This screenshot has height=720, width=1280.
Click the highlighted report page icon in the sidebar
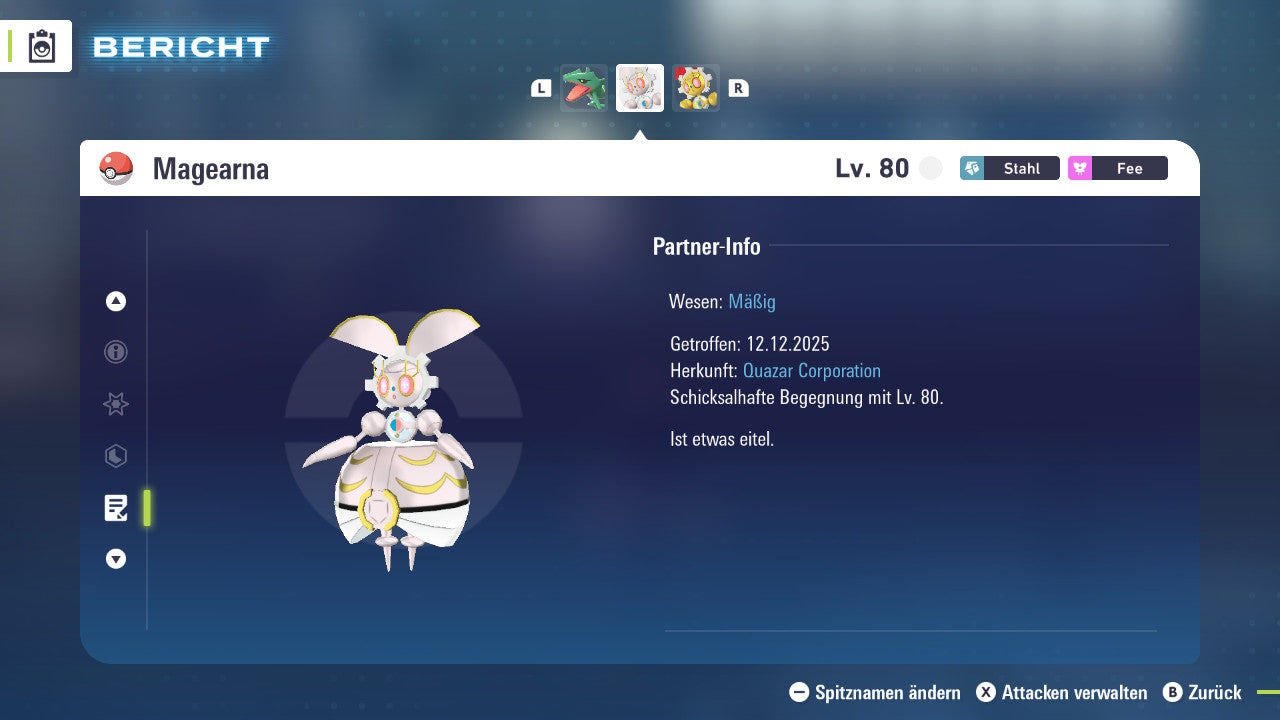tap(115, 508)
